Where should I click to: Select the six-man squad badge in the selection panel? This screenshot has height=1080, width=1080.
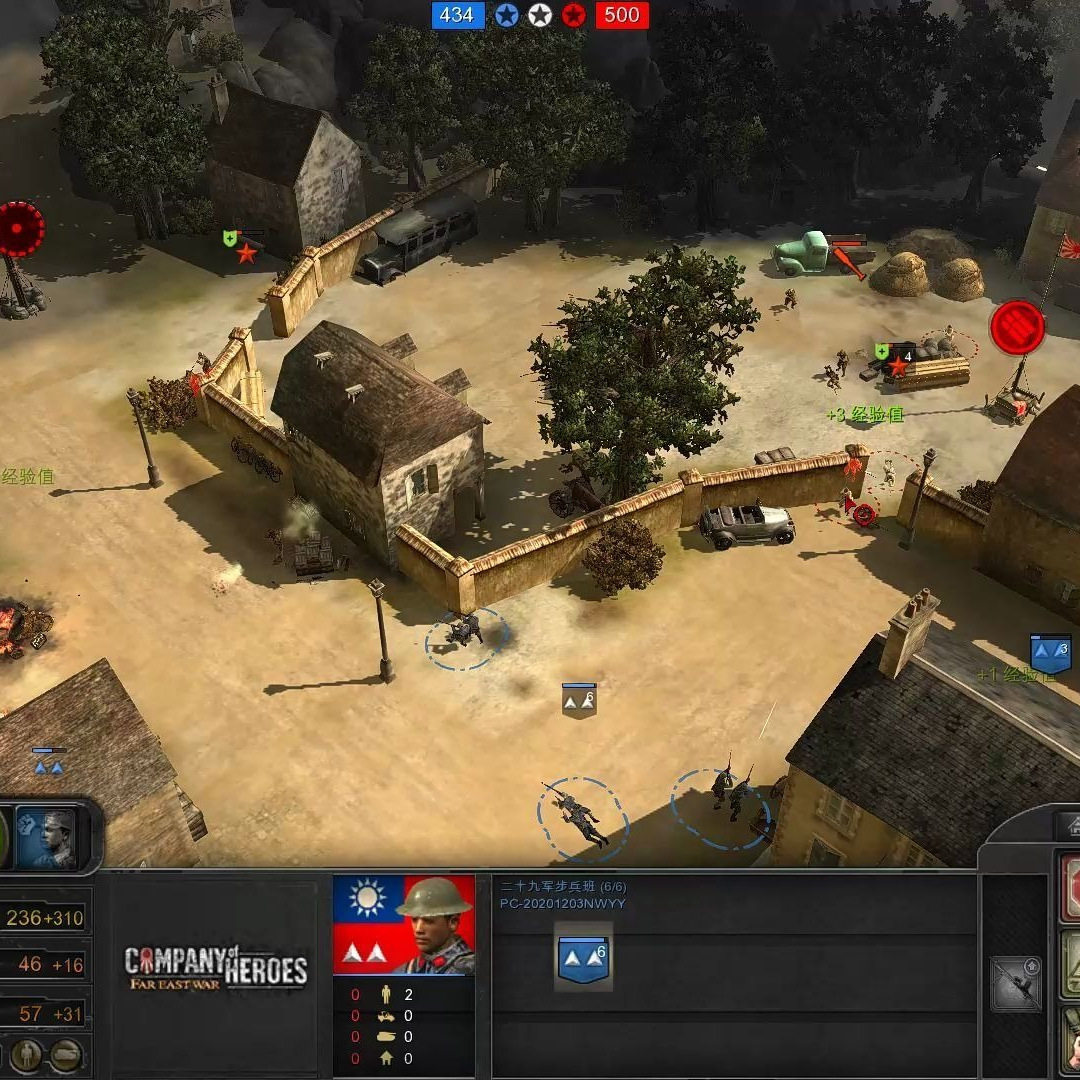pyautogui.click(x=583, y=957)
